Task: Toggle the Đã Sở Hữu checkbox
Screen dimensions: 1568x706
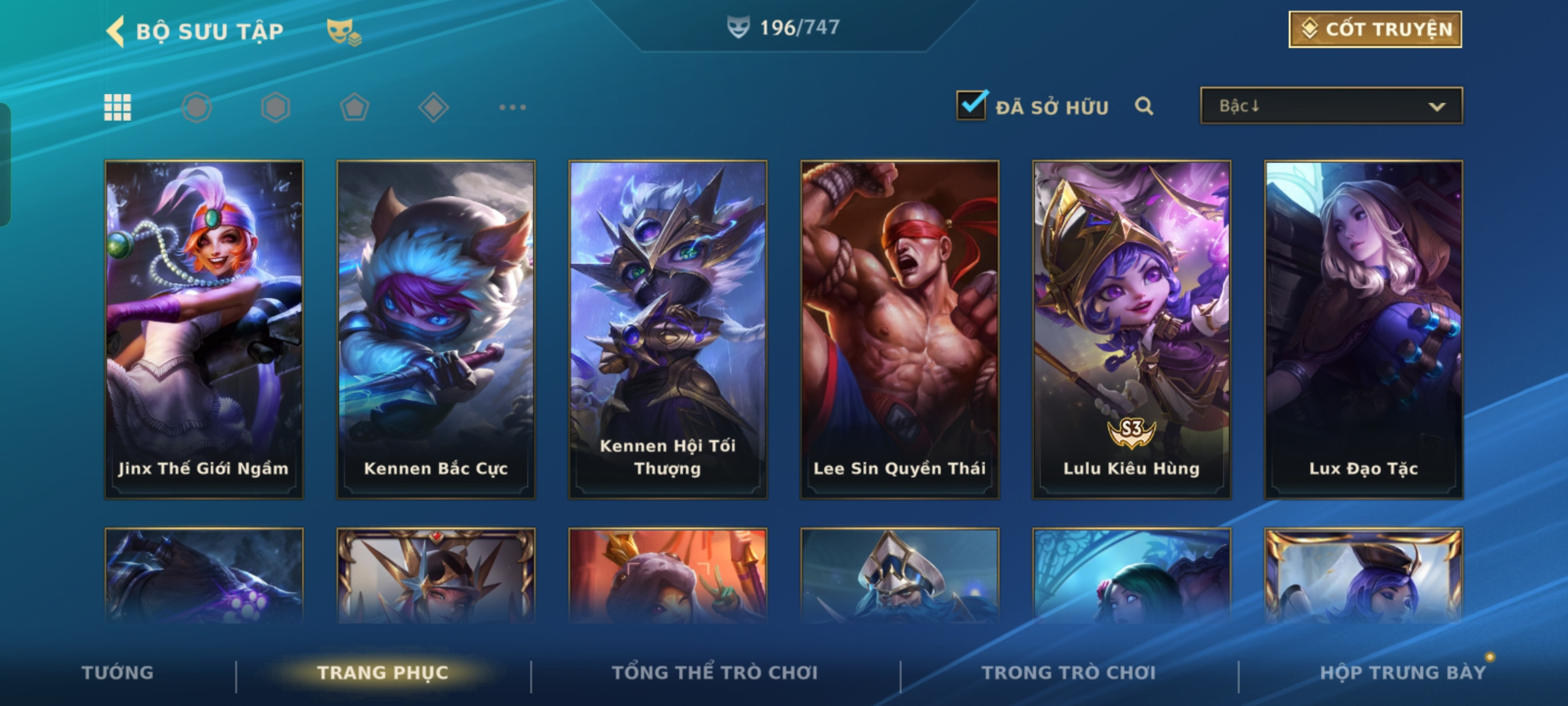Action: [971, 105]
